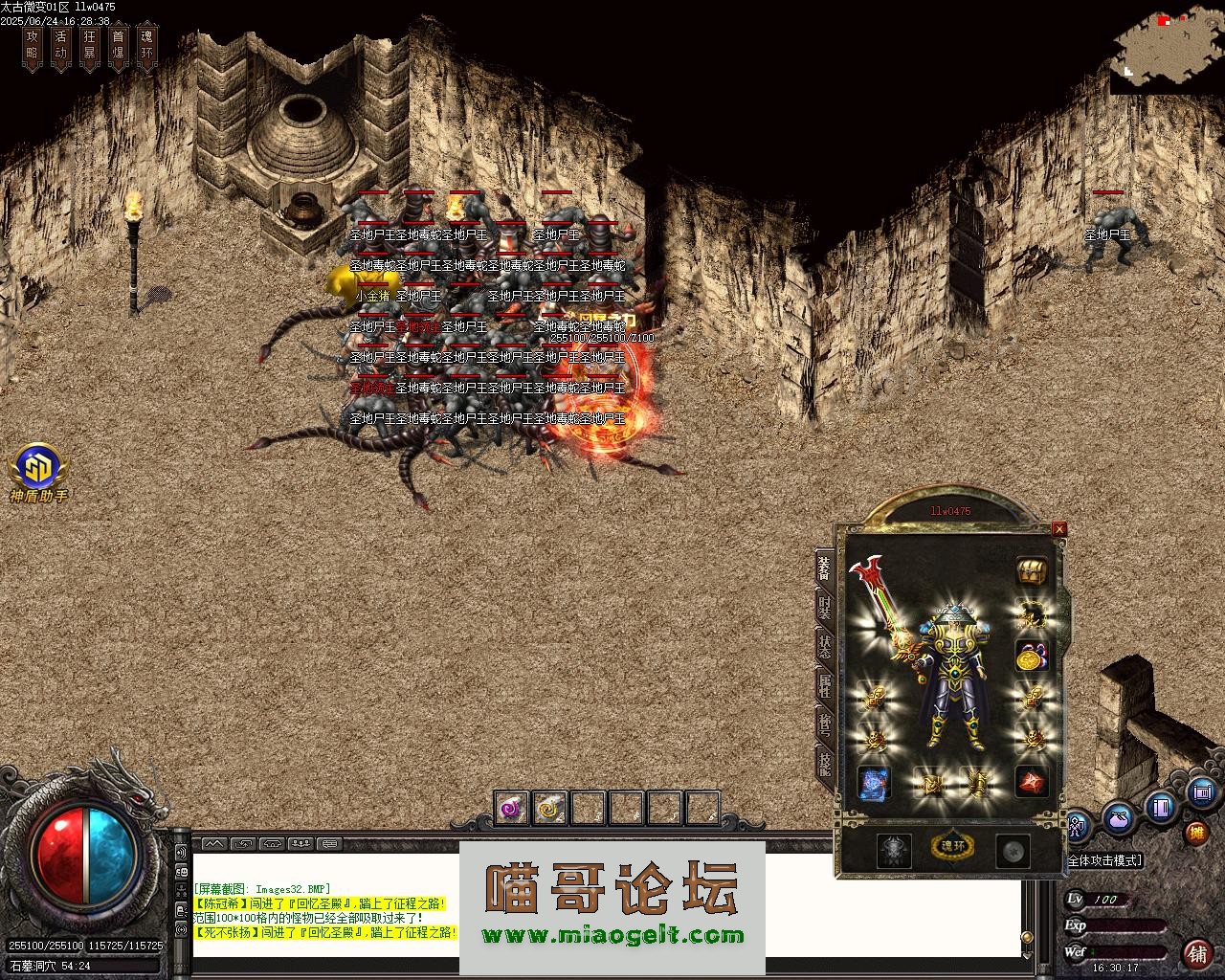Open the red 铺 shop button
The height and width of the screenshot is (980, 1225).
point(1197,953)
